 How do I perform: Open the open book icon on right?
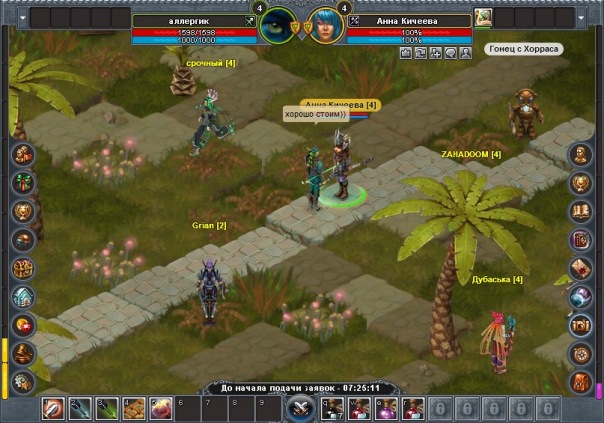click(x=580, y=211)
